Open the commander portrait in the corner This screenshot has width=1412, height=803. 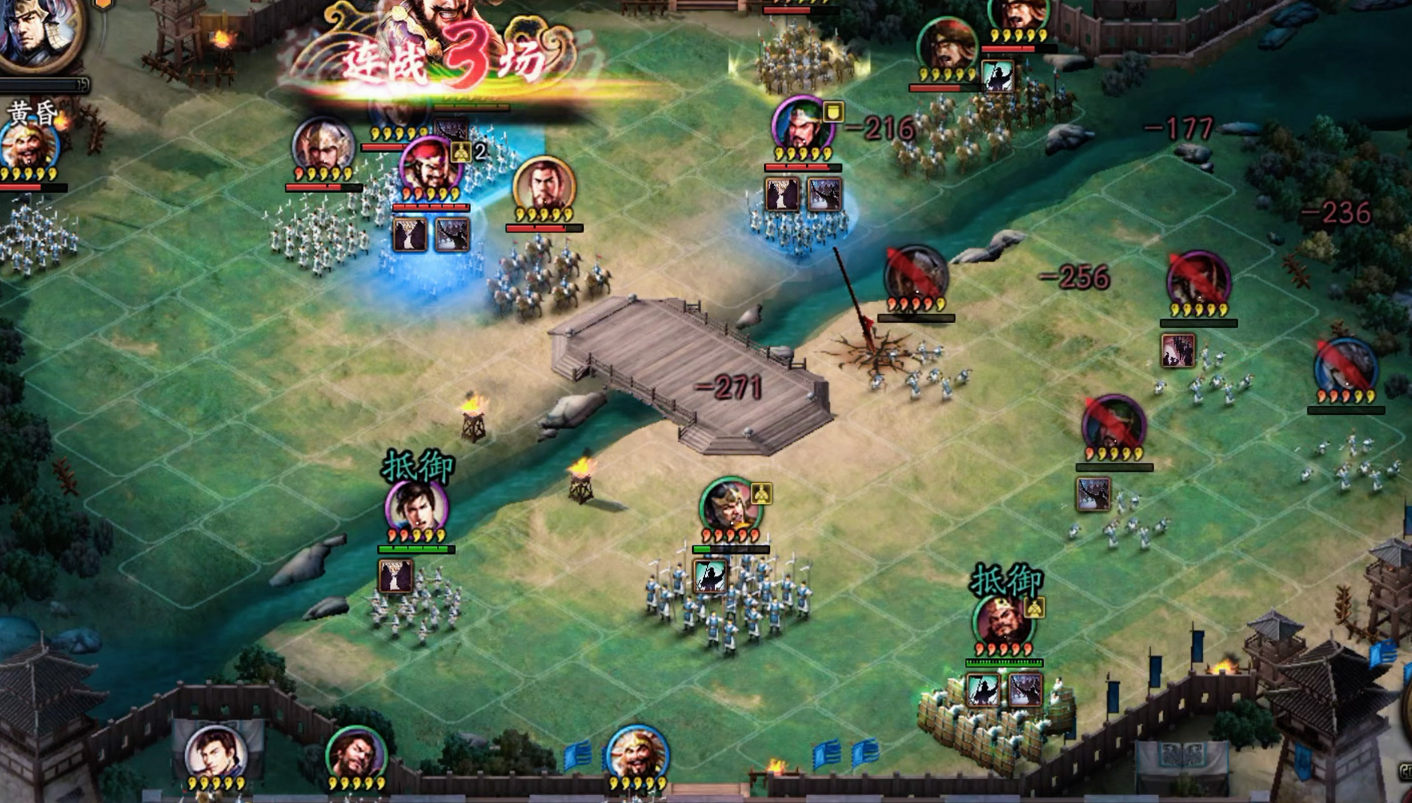click(x=38, y=32)
